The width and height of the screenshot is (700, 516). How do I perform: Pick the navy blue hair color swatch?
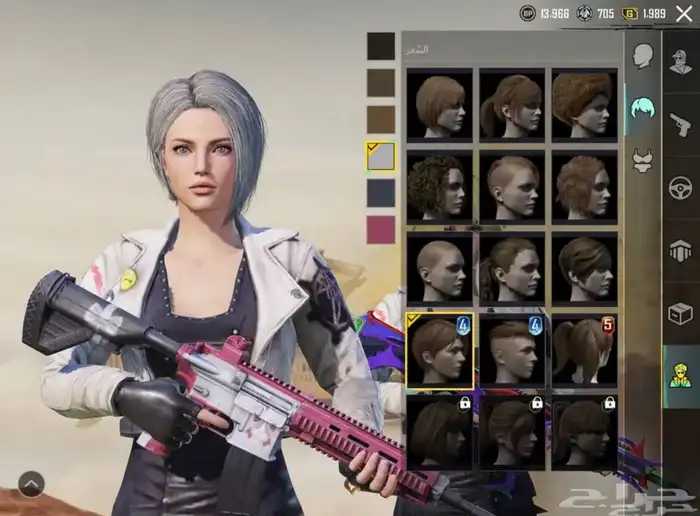(381, 192)
